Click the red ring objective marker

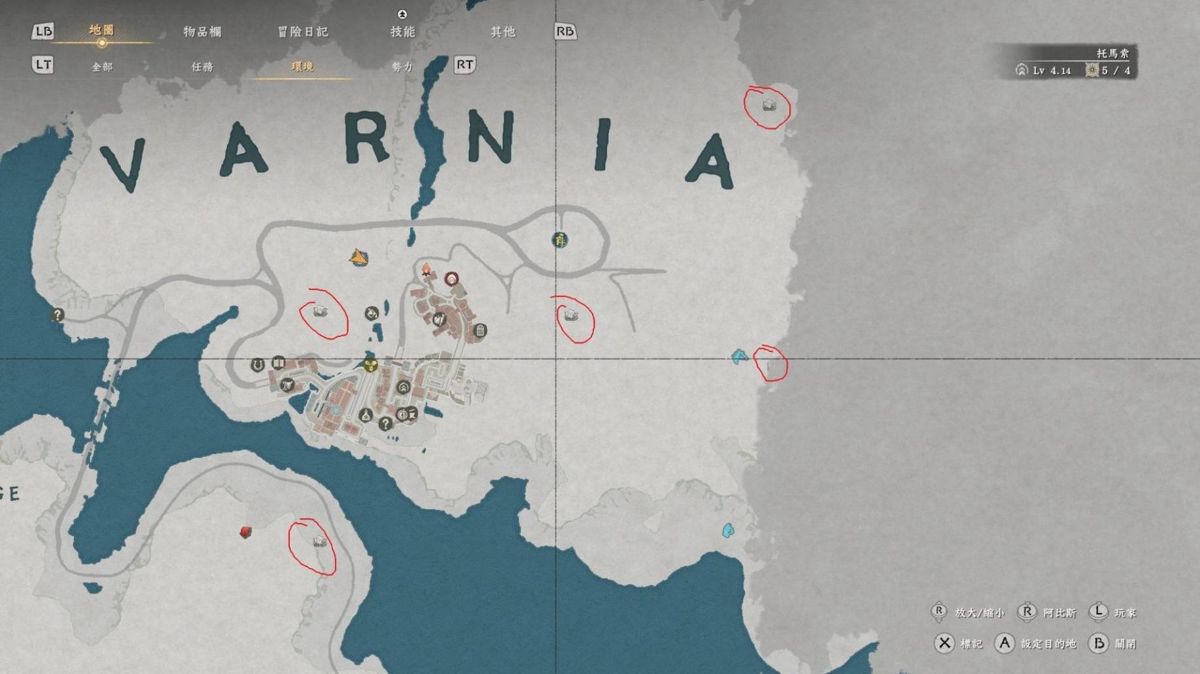tap(451, 278)
